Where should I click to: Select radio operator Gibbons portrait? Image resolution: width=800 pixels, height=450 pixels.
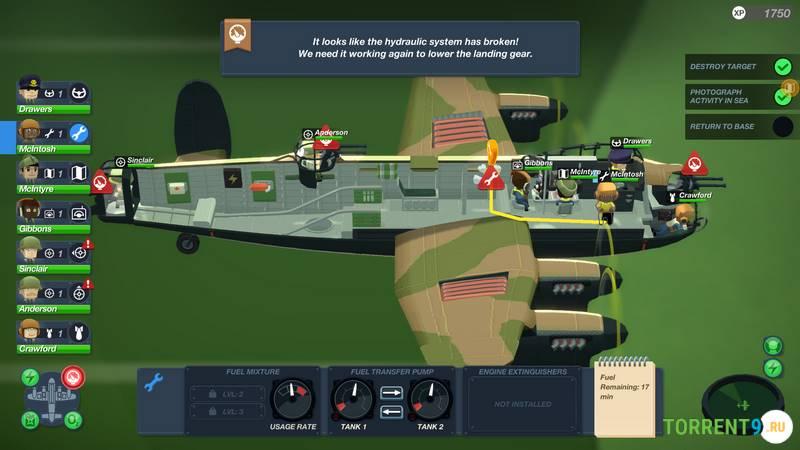click(32, 211)
